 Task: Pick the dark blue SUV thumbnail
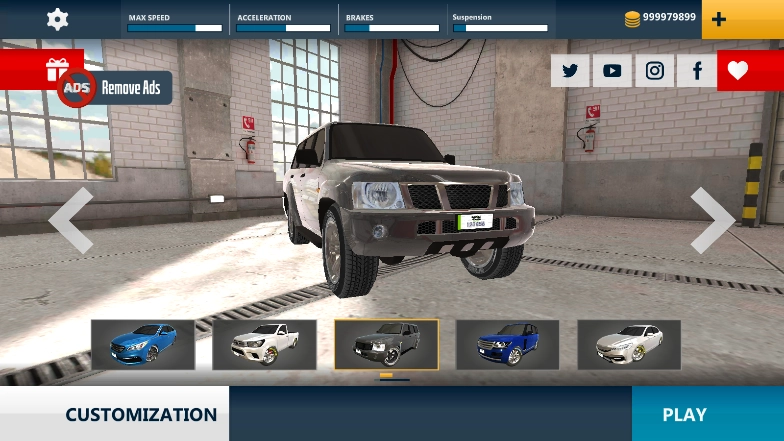507,344
